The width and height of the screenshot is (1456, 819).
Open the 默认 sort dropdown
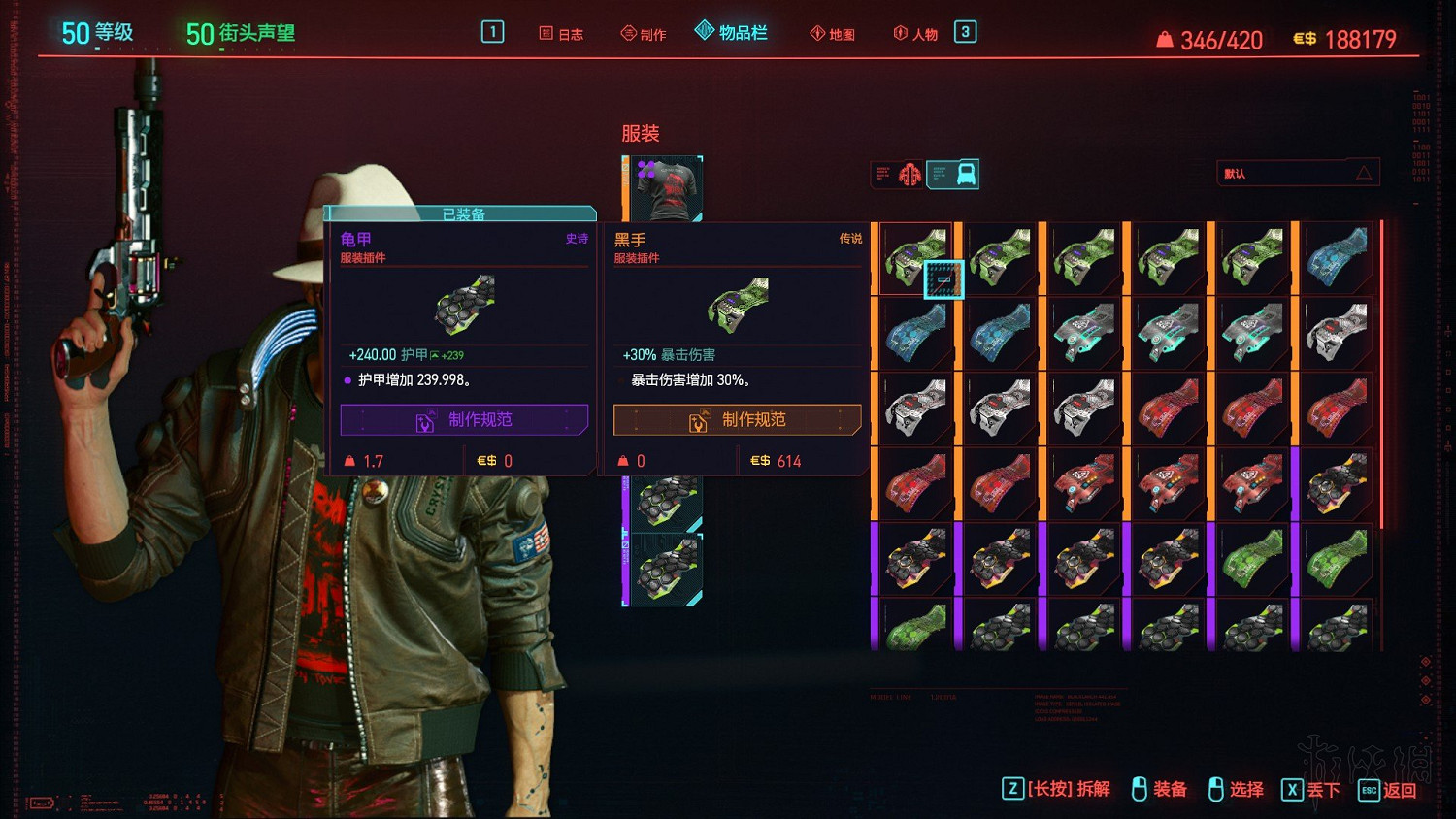click(x=1297, y=174)
